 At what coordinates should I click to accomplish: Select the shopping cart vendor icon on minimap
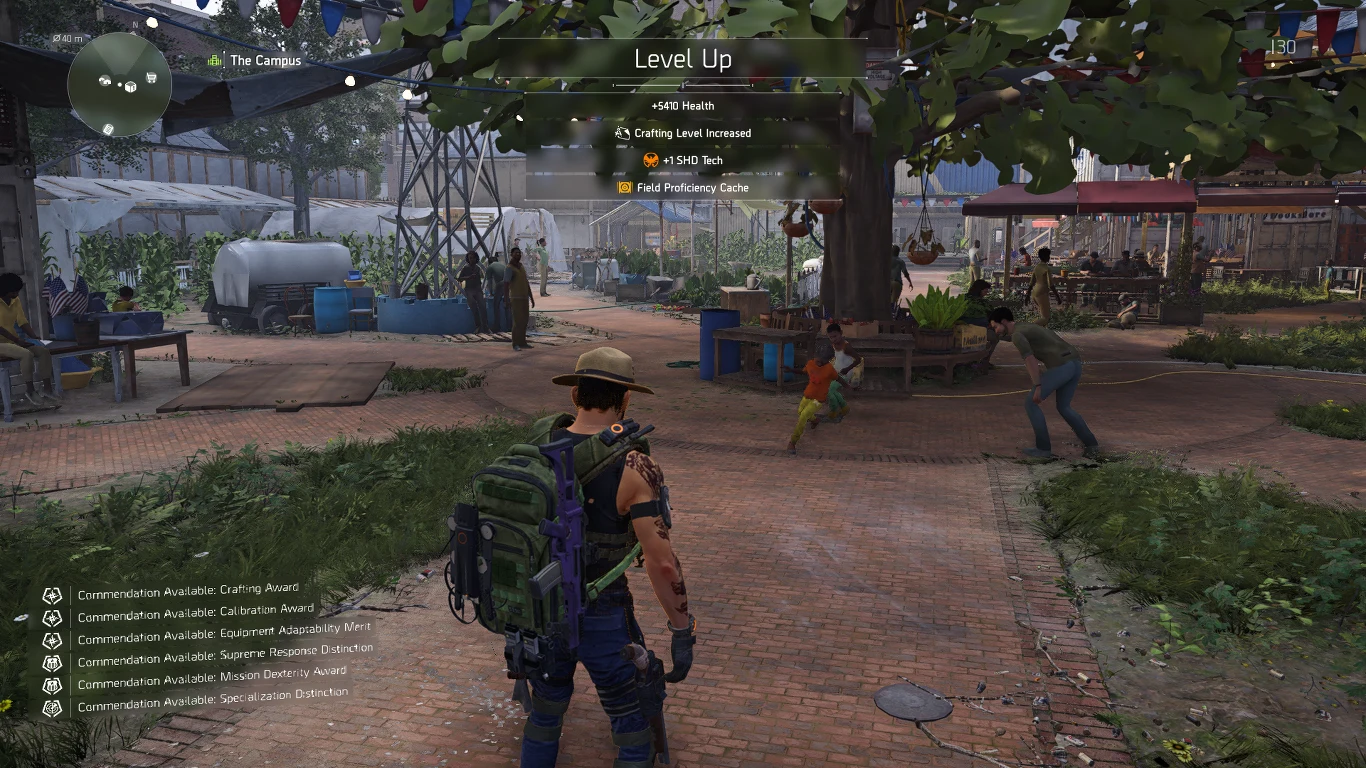(149, 76)
